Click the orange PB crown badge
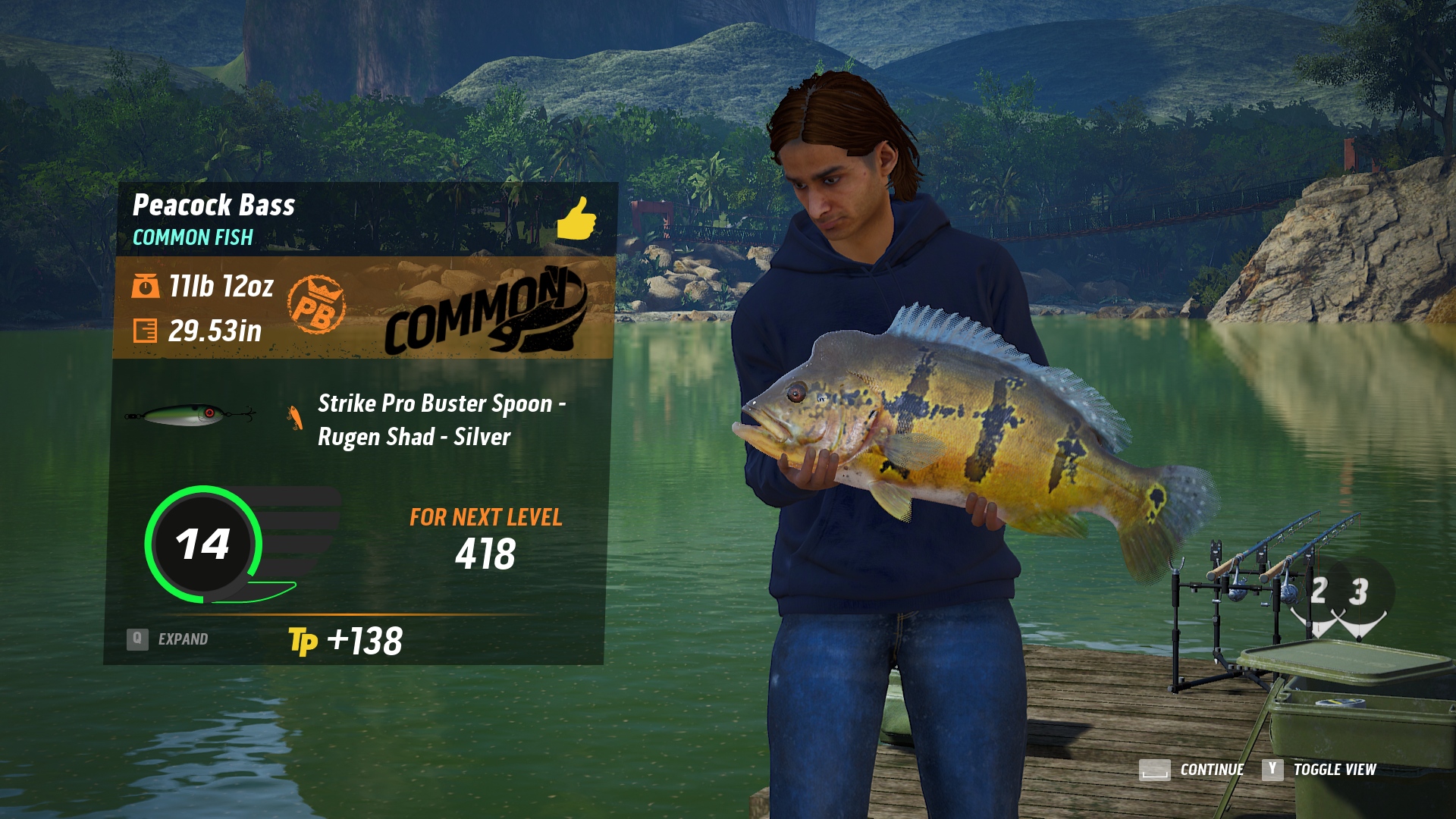This screenshot has height=819, width=1456. click(316, 305)
